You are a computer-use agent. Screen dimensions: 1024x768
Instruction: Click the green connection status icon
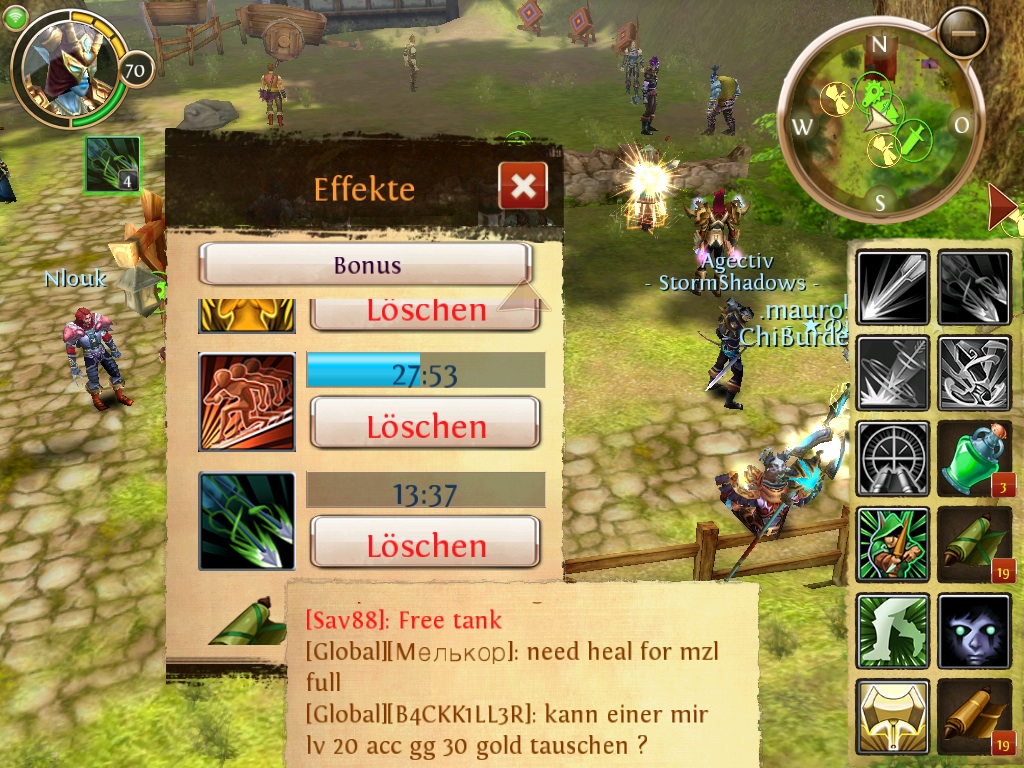point(15,17)
